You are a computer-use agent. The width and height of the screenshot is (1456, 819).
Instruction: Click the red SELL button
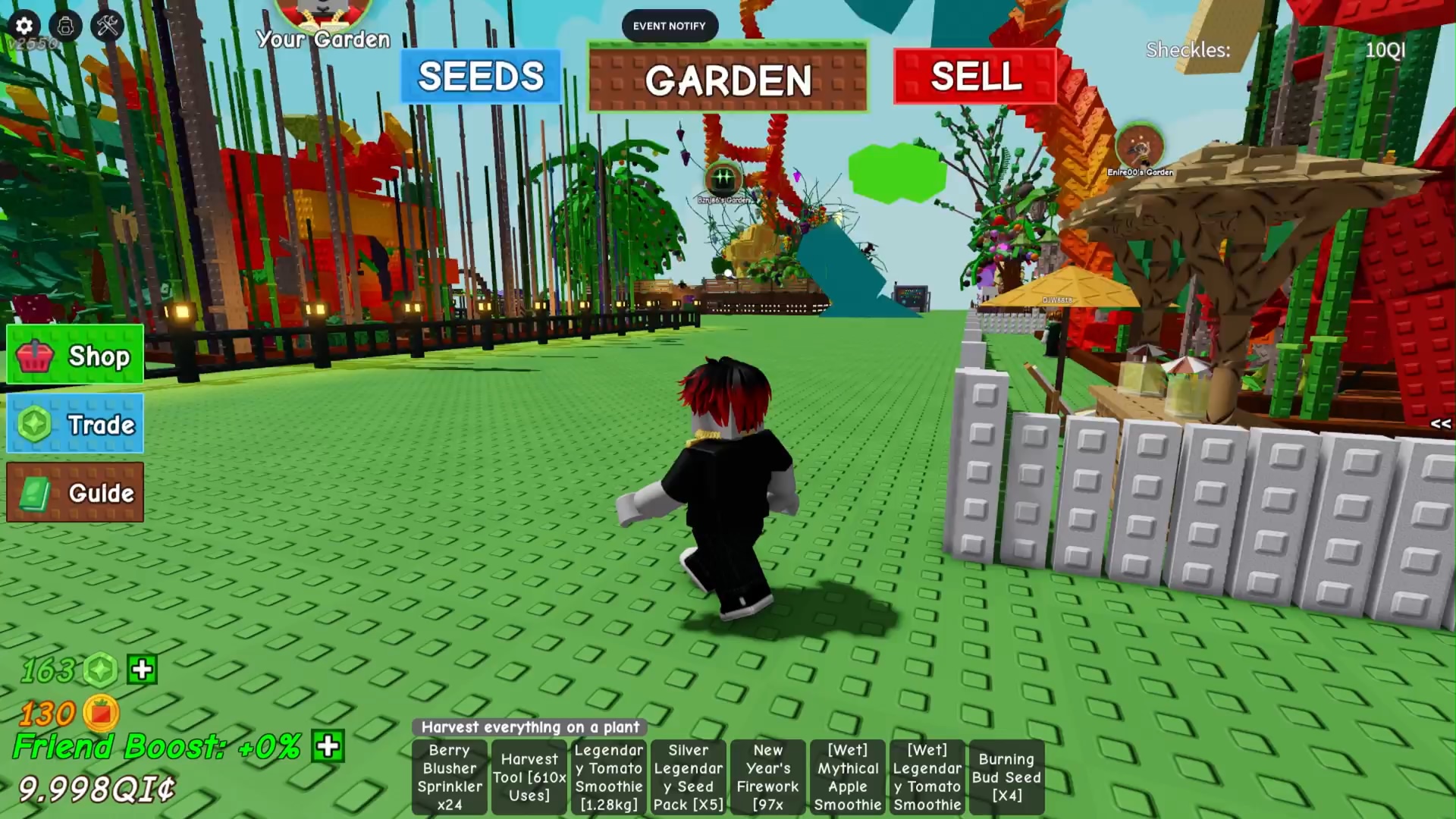[975, 77]
